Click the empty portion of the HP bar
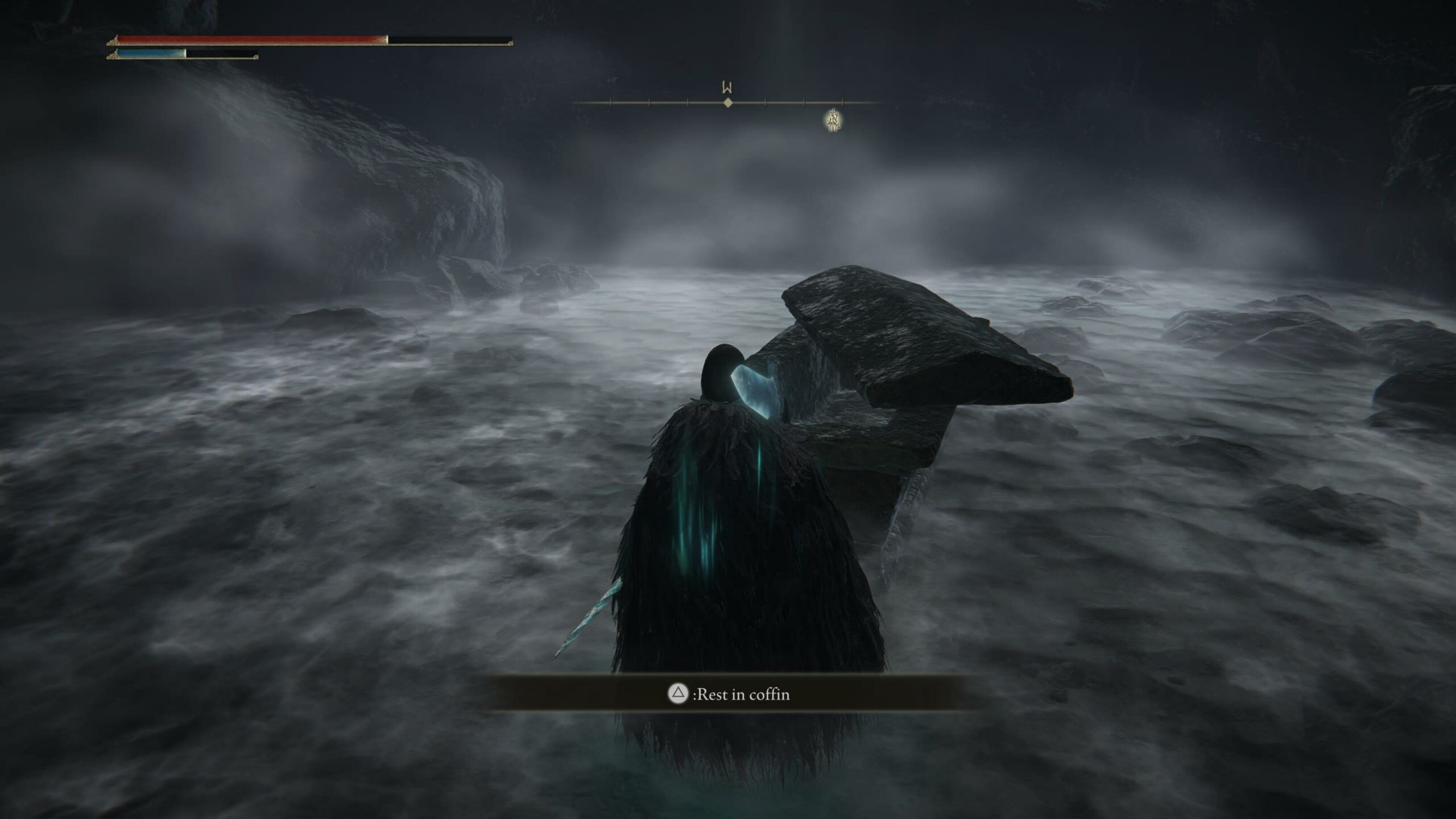1456x819 pixels. coord(449,40)
